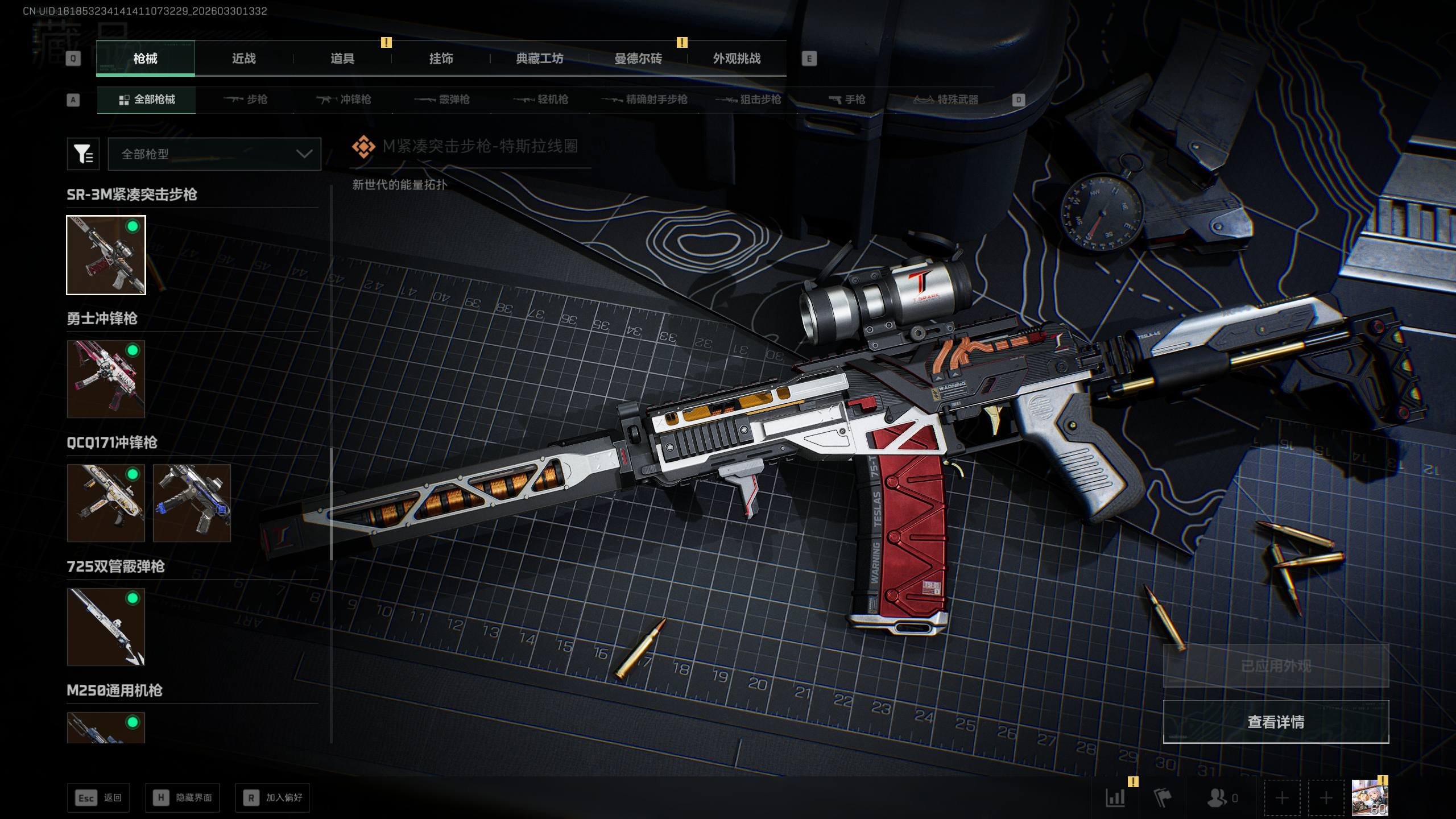Image resolution: width=1456 pixels, height=819 pixels.
Task: Open the 道具 items tab
Action: tap(342, 59)
